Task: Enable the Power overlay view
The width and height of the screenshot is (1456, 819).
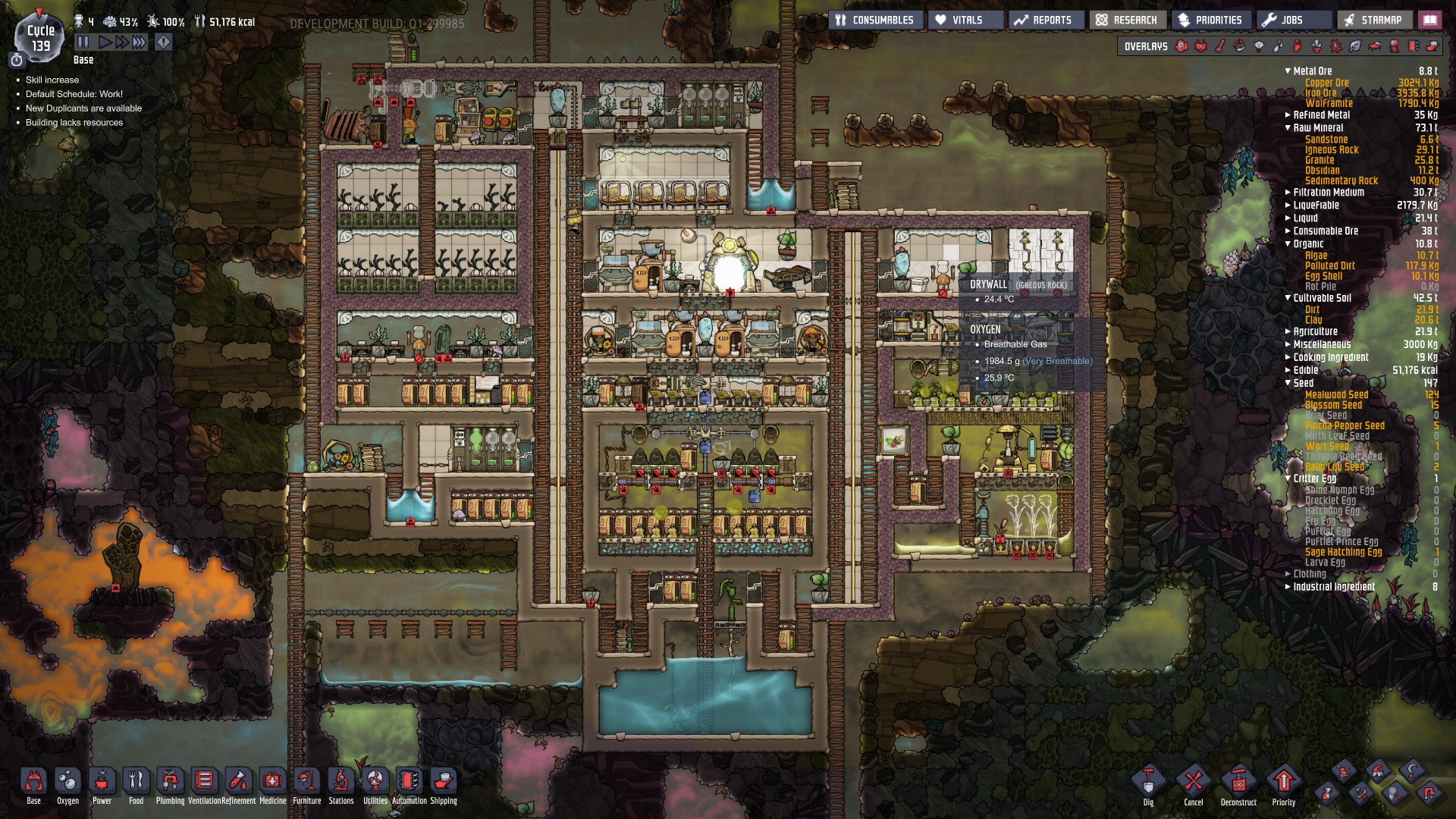Action: click(1202, 45)
